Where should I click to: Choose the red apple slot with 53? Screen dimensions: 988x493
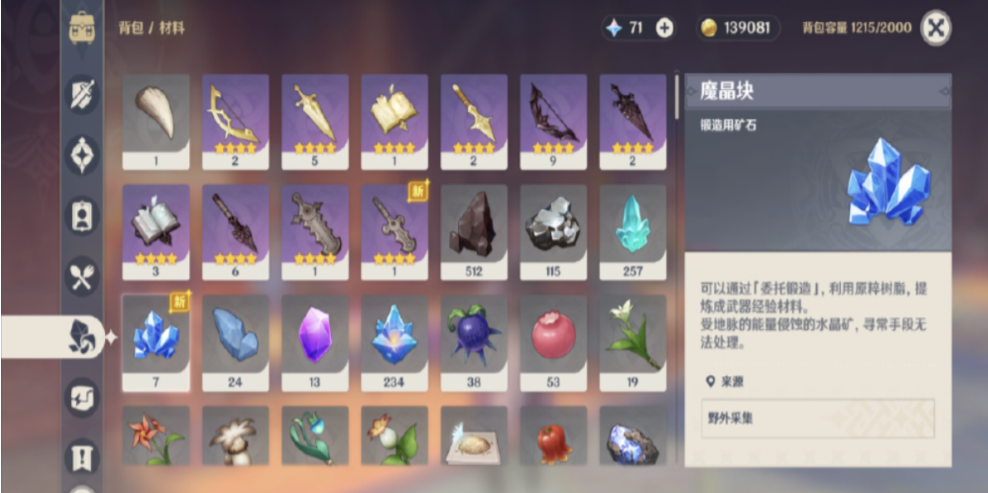[x=553, y=340]
